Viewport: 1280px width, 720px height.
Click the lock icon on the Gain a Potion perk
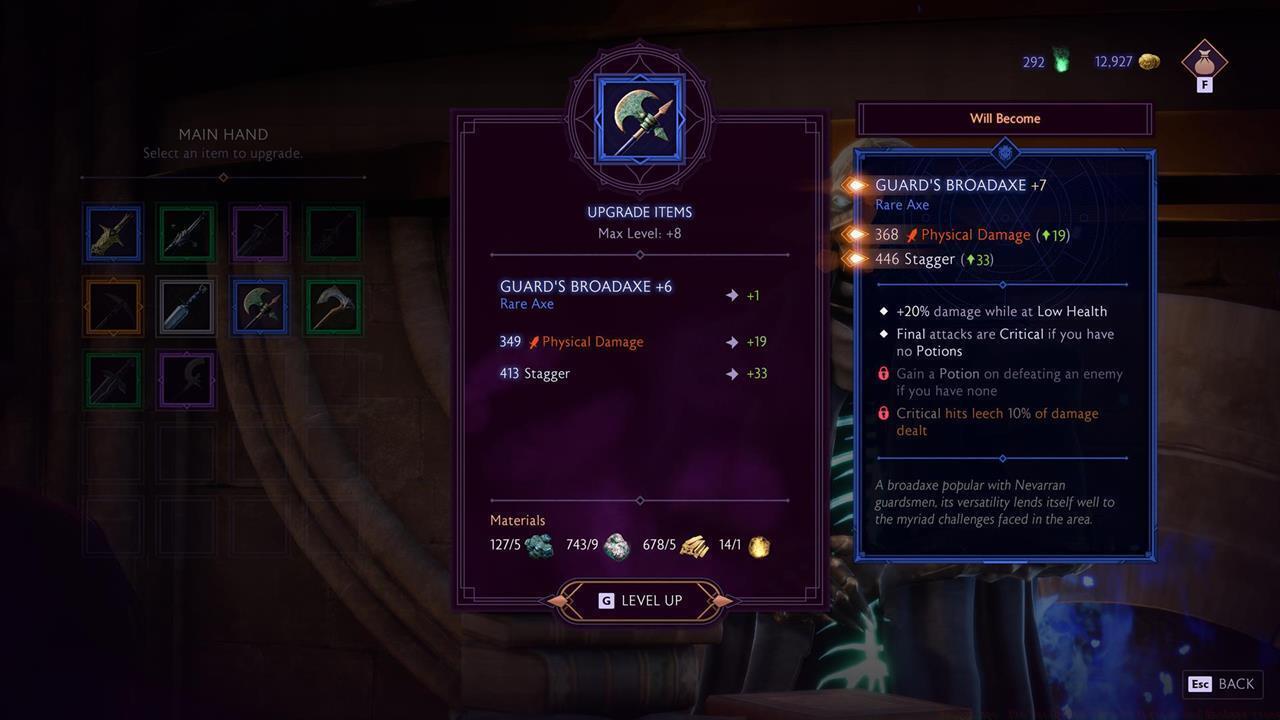(883, 373)
